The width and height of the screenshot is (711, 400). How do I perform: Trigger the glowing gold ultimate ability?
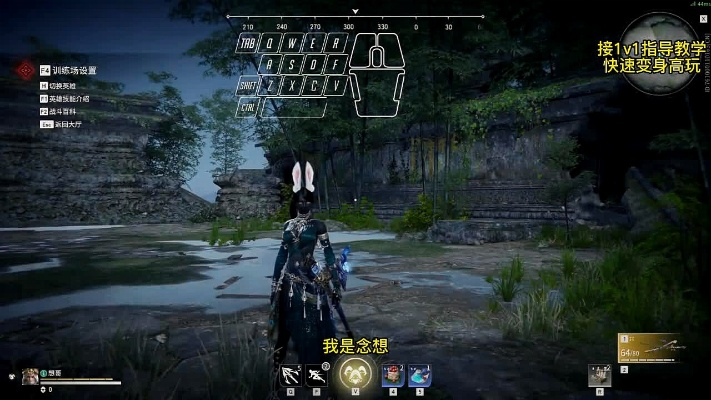[353, 374]
